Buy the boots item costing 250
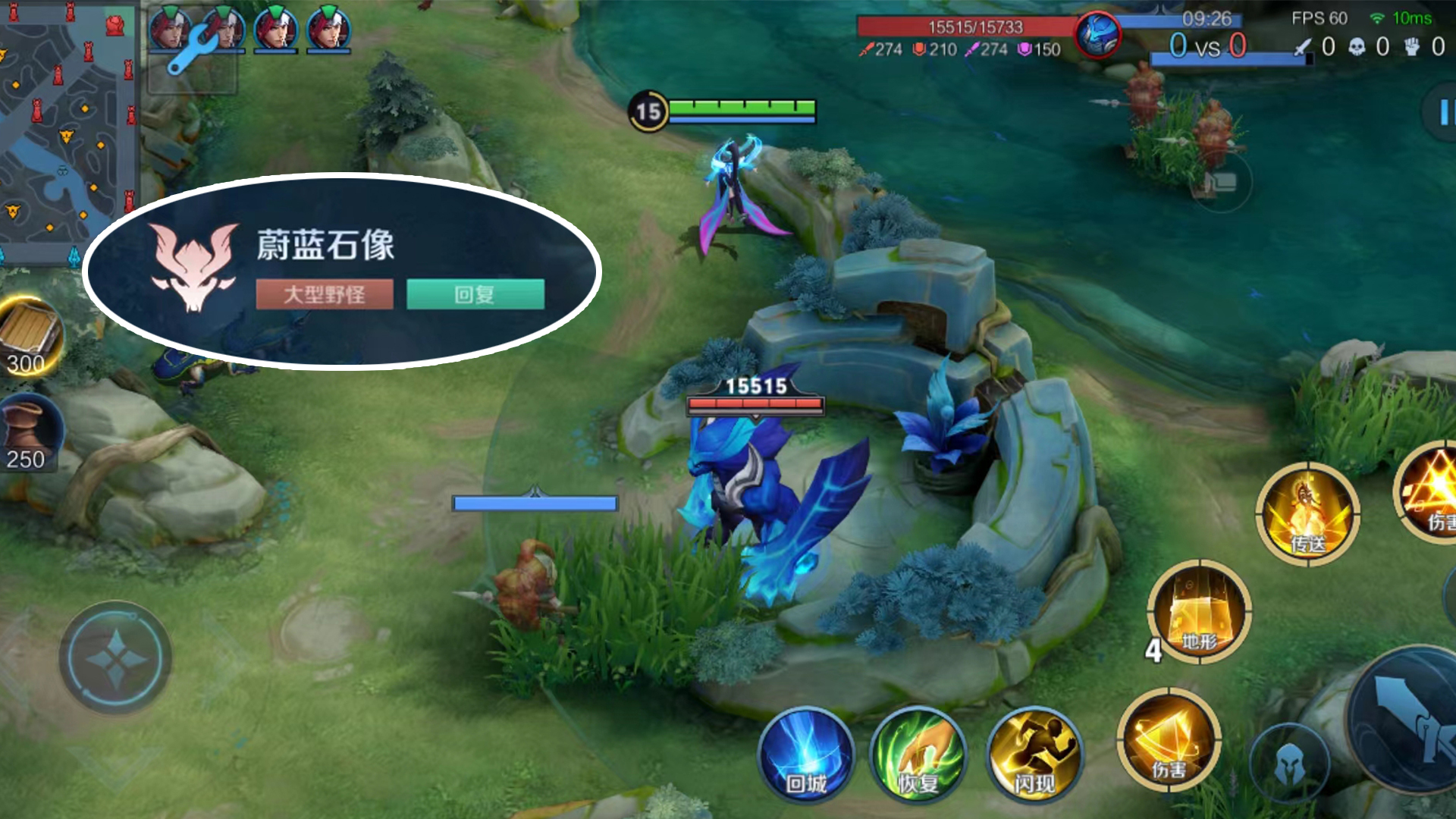1456x819 pixels. tap(29, 434)
